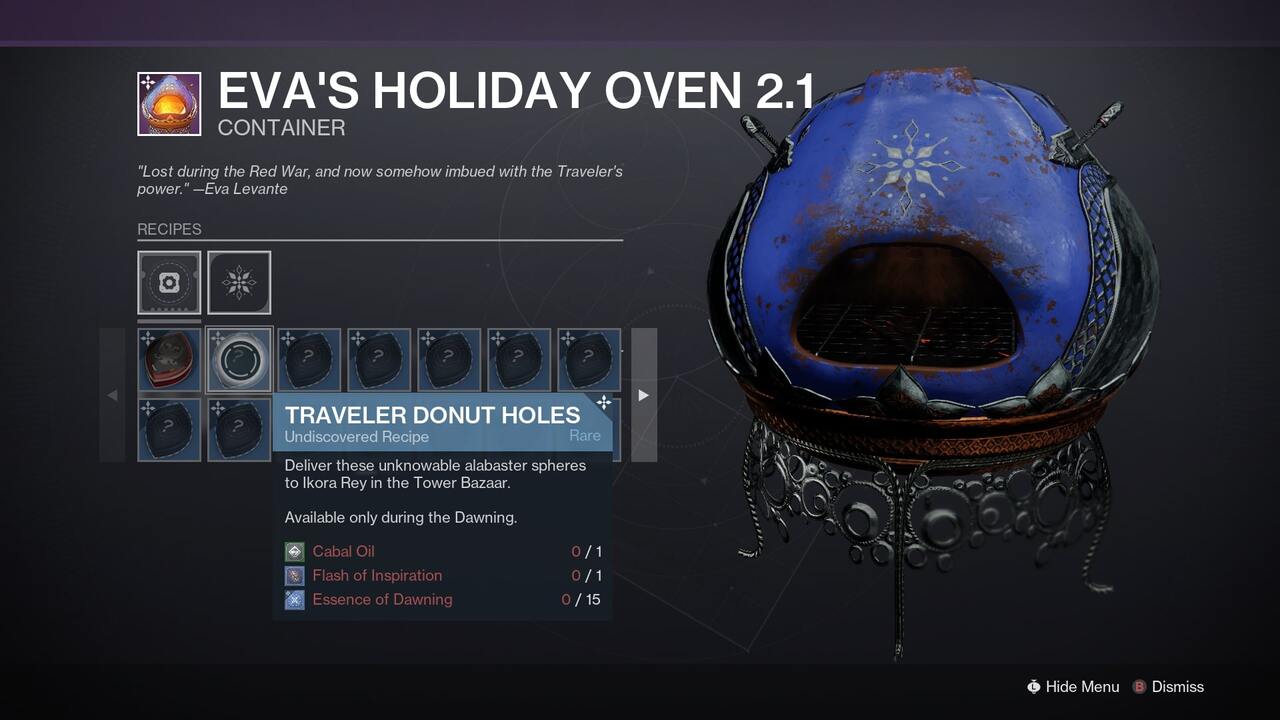Click the Hide Menu button
This screenshot has width=1280, height=720.
[1073, 687]
